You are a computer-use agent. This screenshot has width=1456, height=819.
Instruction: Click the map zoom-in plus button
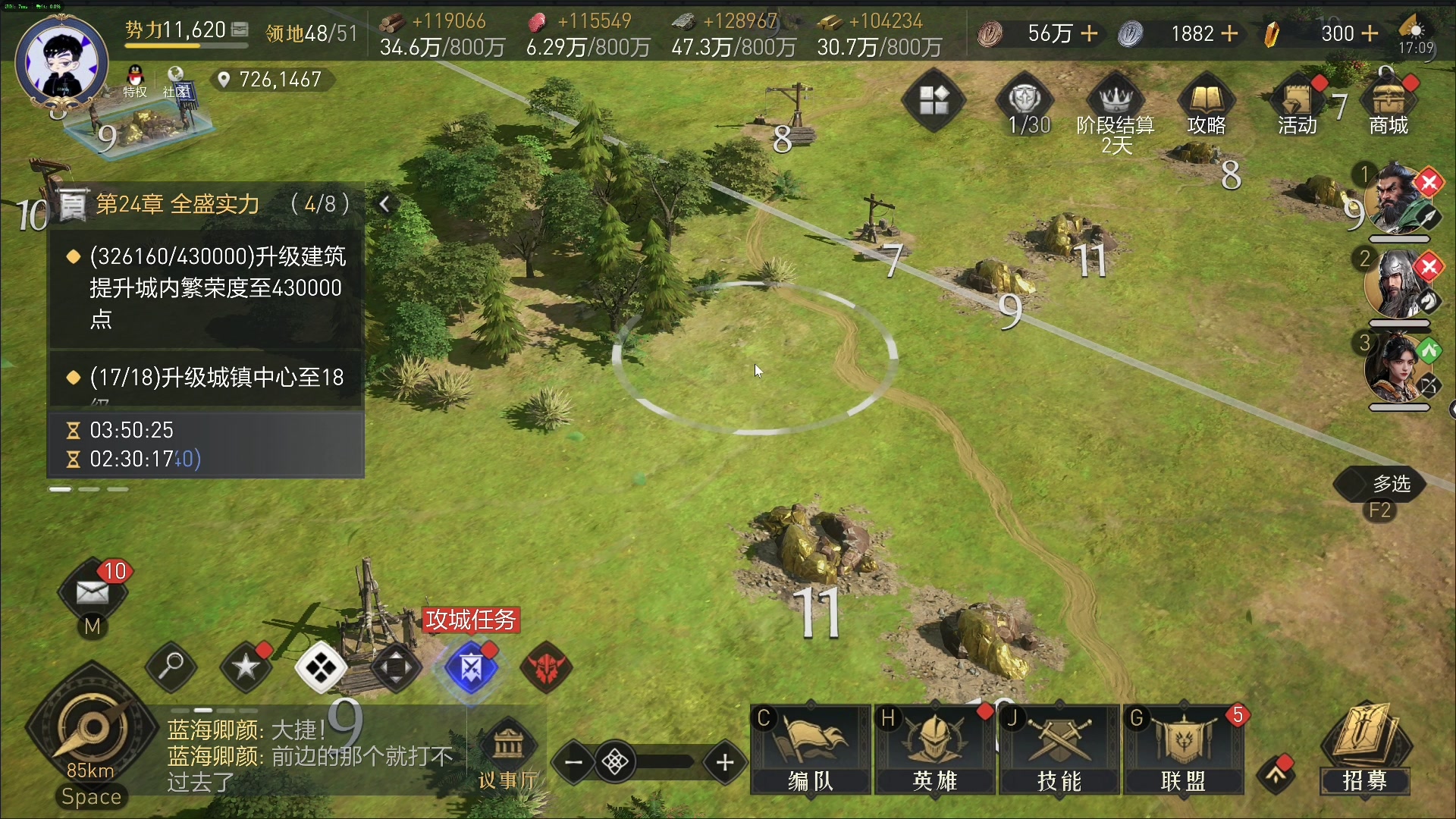pyautogui.click(x=725, y=762)
